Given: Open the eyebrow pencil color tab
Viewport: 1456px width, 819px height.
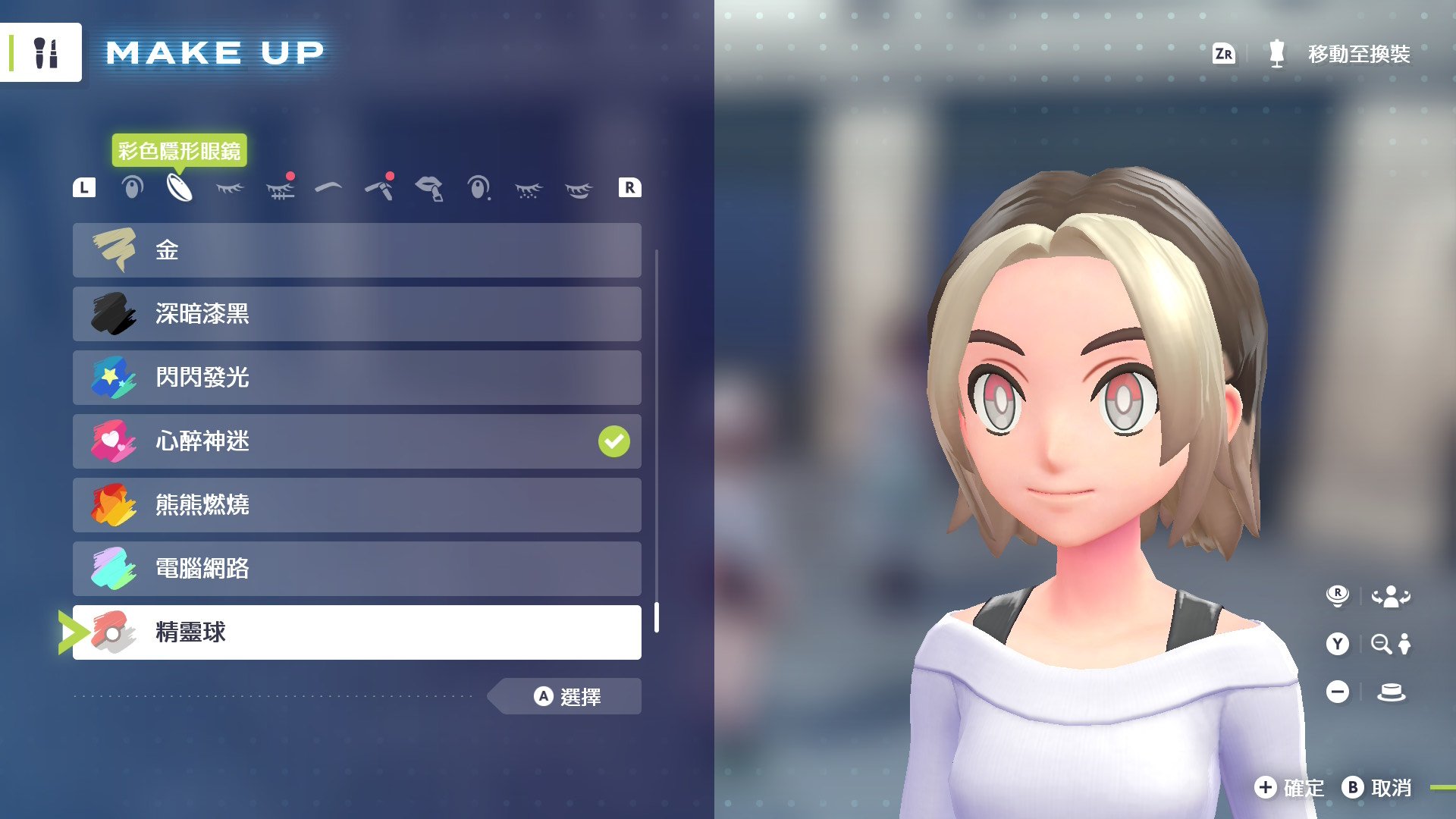Looking at the screenshot, I should pos(379,187).
